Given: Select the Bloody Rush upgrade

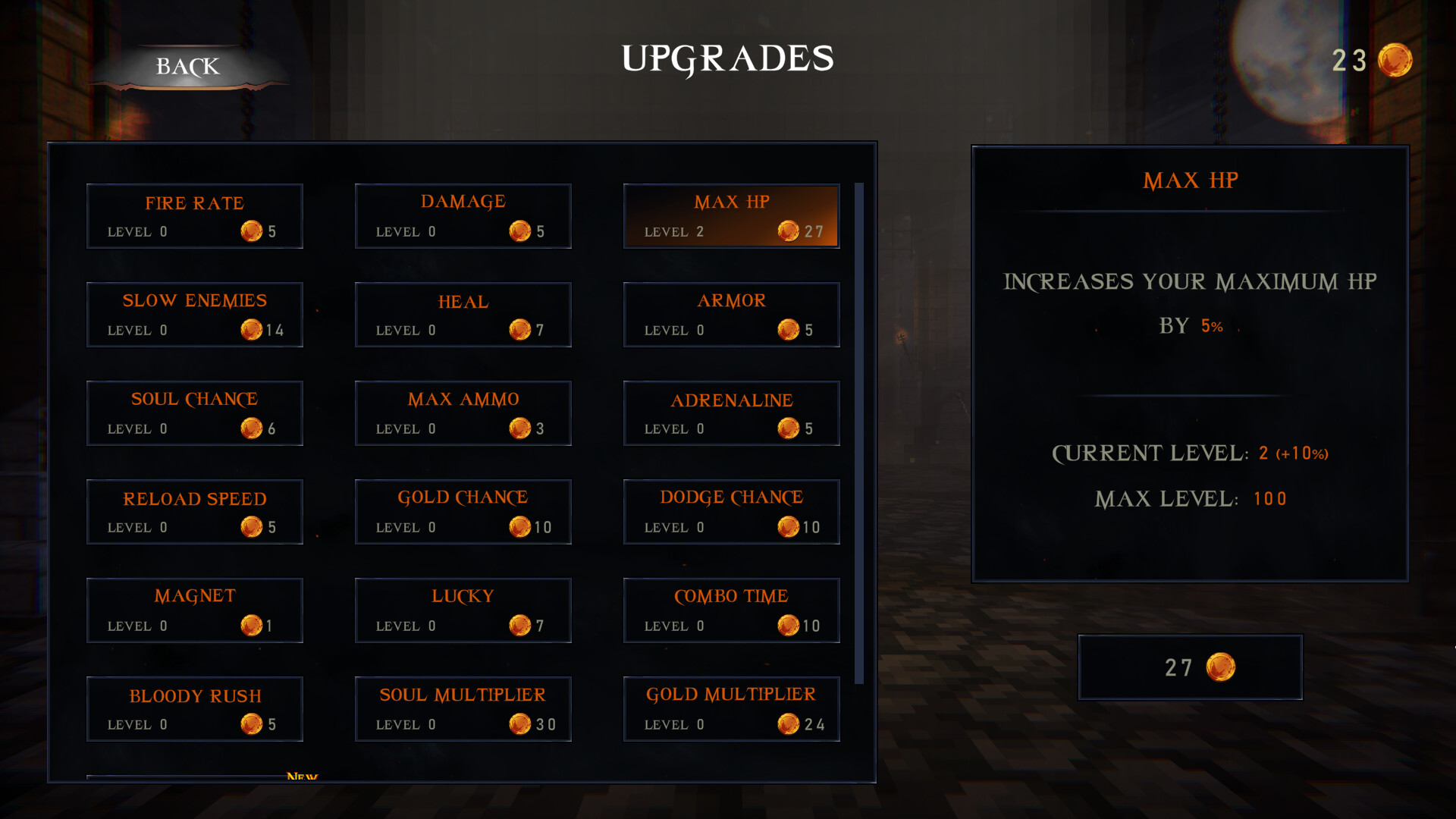Looking at the screenshot, I should pos(194,708).
